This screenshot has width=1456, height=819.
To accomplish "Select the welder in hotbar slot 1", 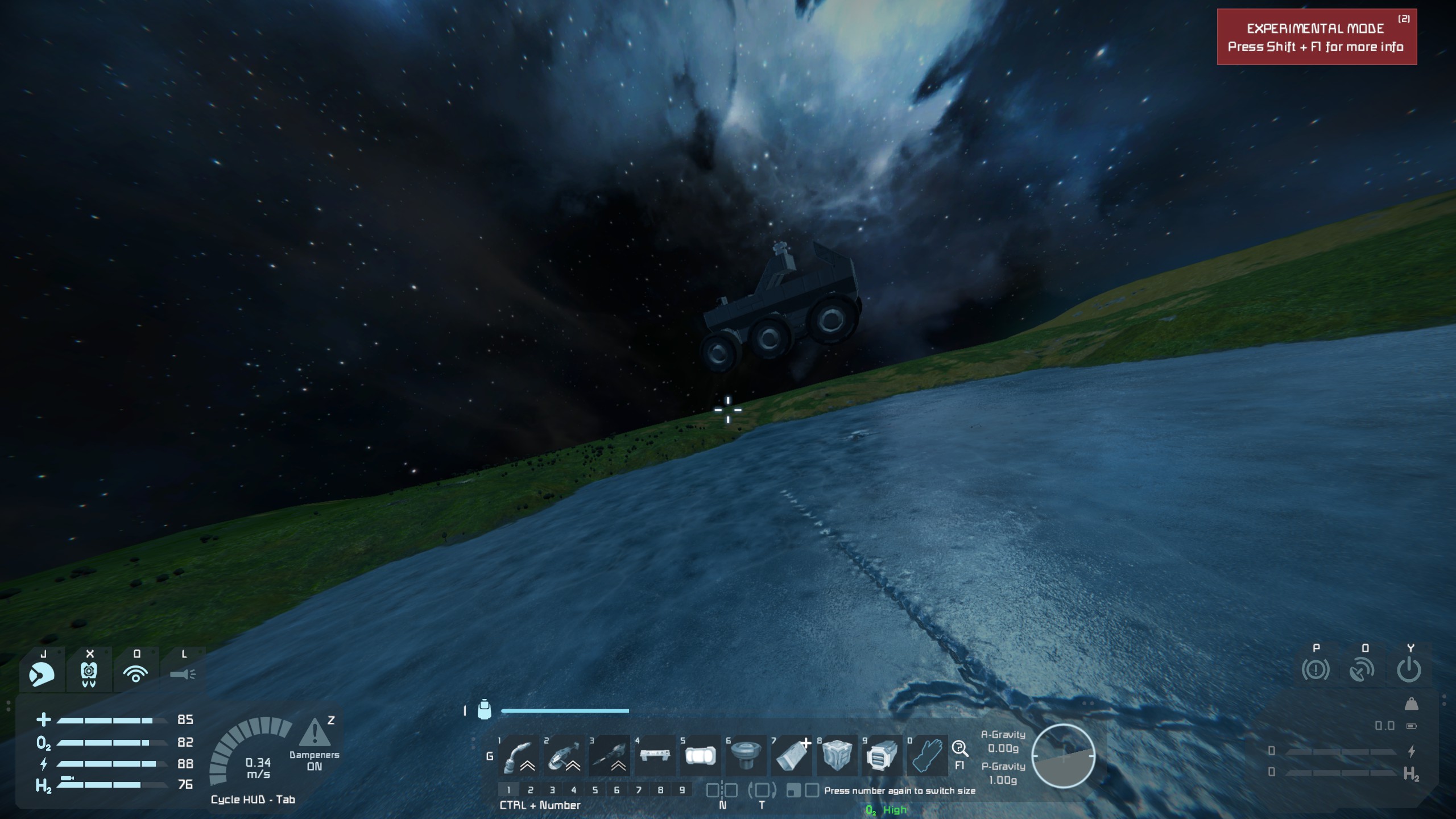I will (x=519, y=756).
